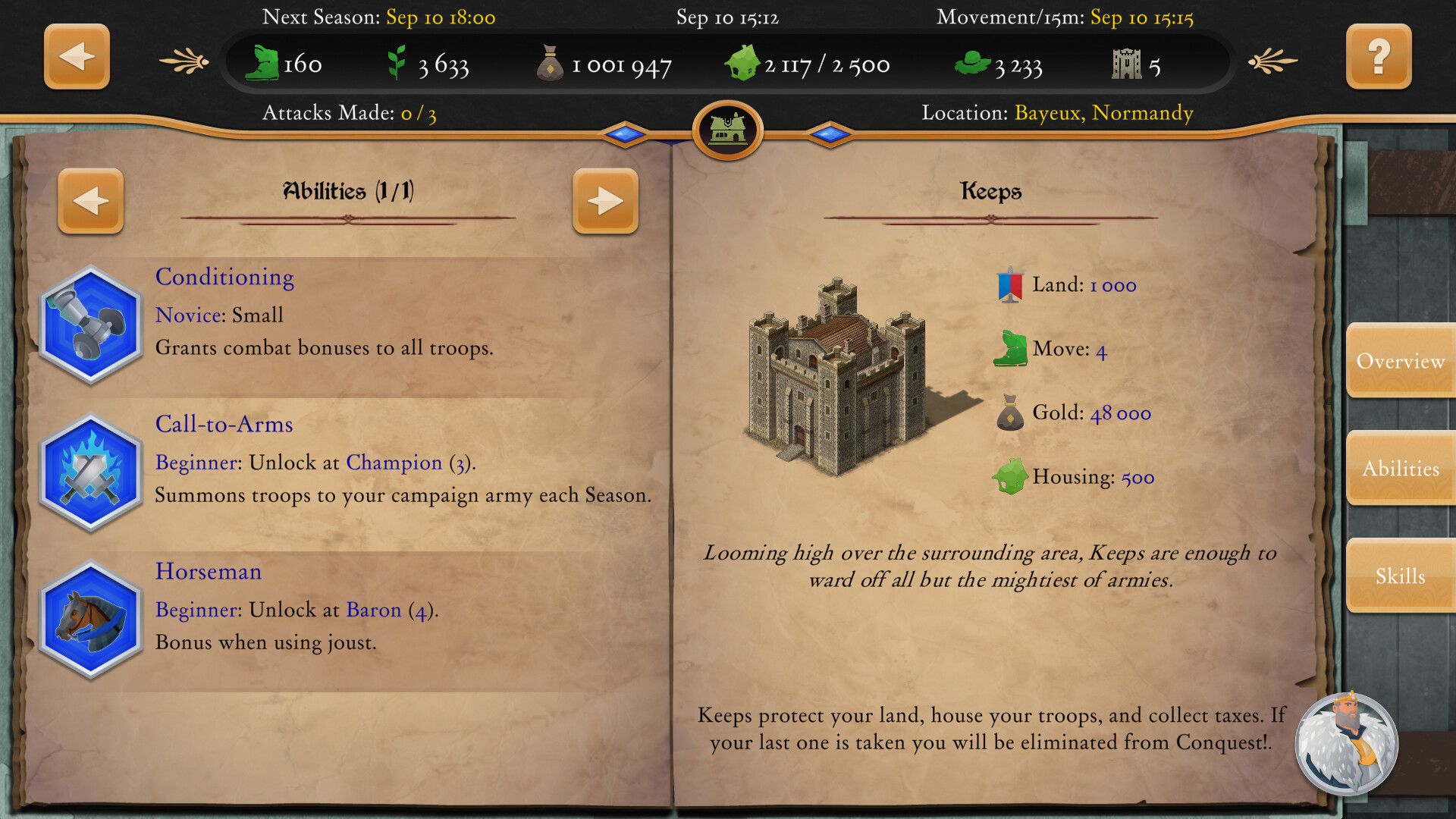This screenshot has width=1456, height=819.
Task: Advance to next Abilities page with right arrow
Action: point(605,200)
